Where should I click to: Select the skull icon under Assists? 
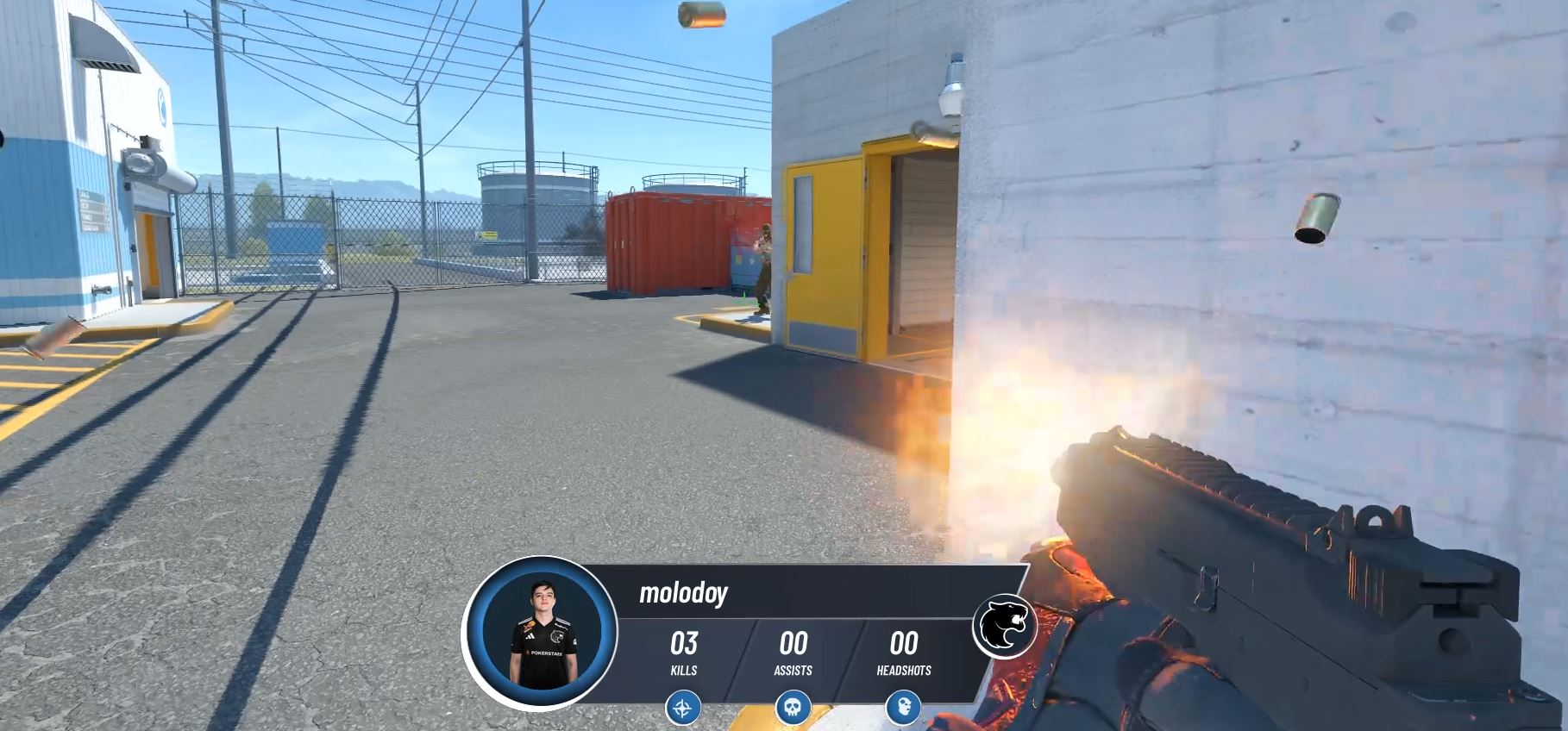pyautogui.click(x=793, y=709)
